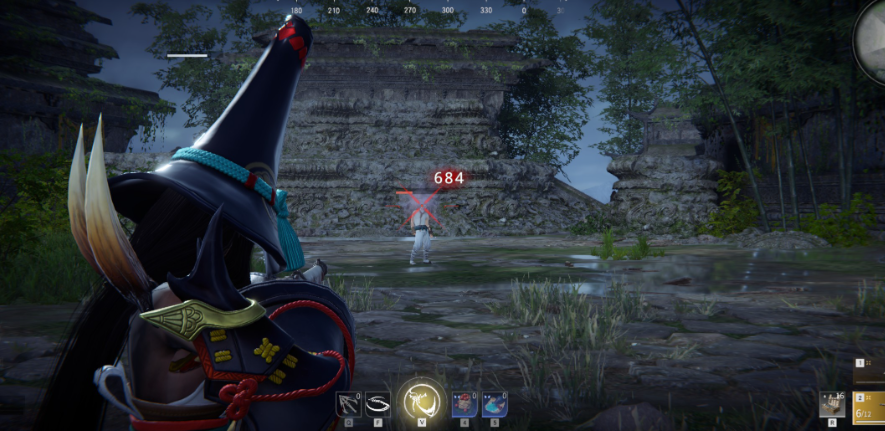The image size is (885, 431).
Task: Select the repair kit item slot
Action: coord(832,404)
